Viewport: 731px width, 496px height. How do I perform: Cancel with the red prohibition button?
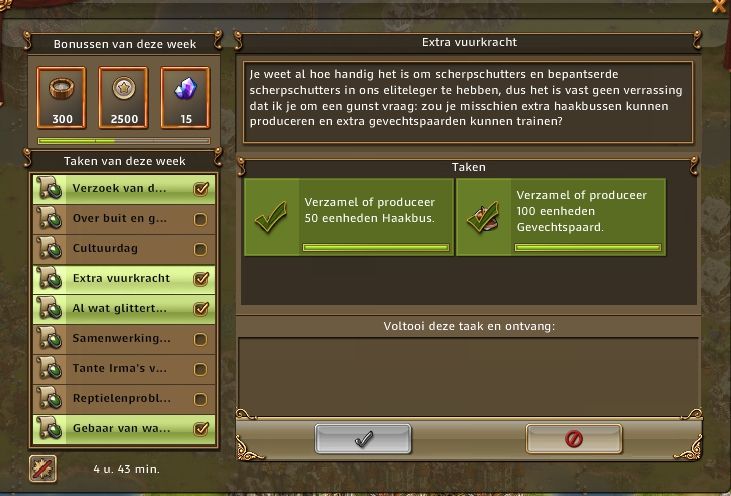click(574, 438)
